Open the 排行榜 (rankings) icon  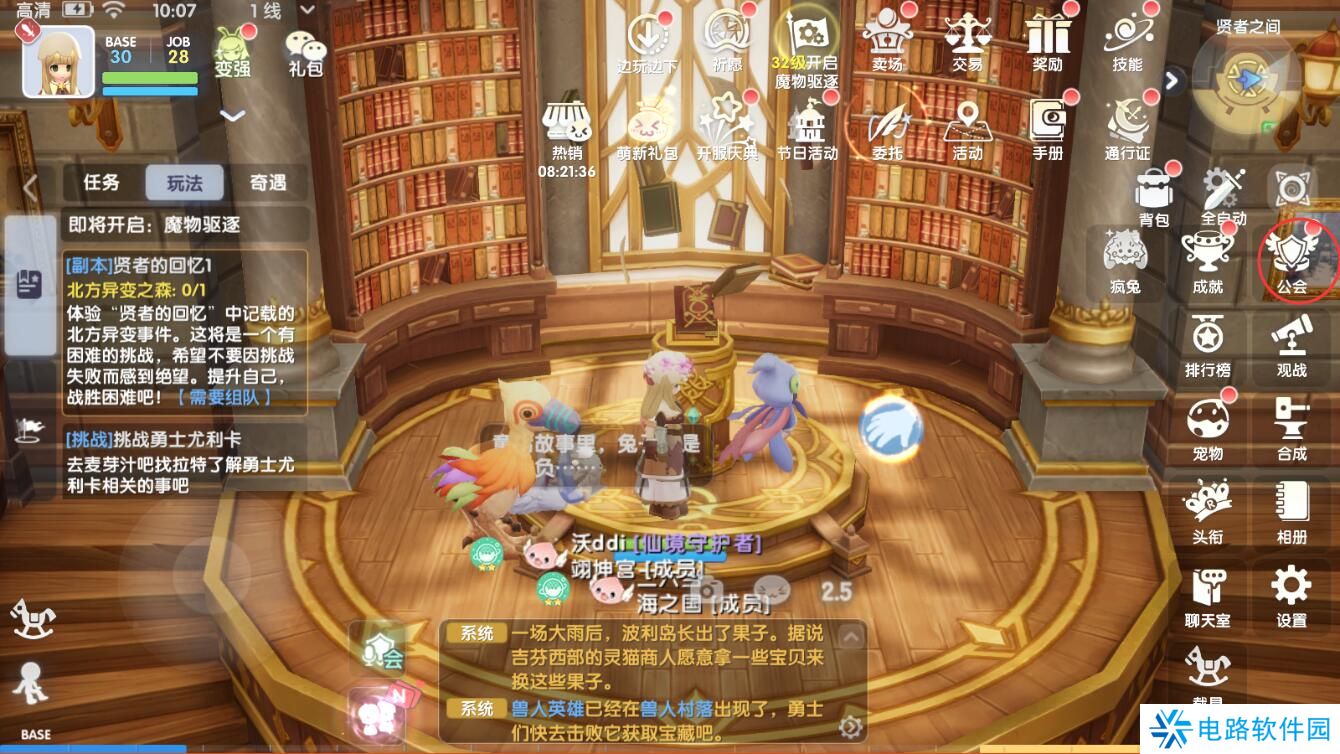coord(1207,342)
